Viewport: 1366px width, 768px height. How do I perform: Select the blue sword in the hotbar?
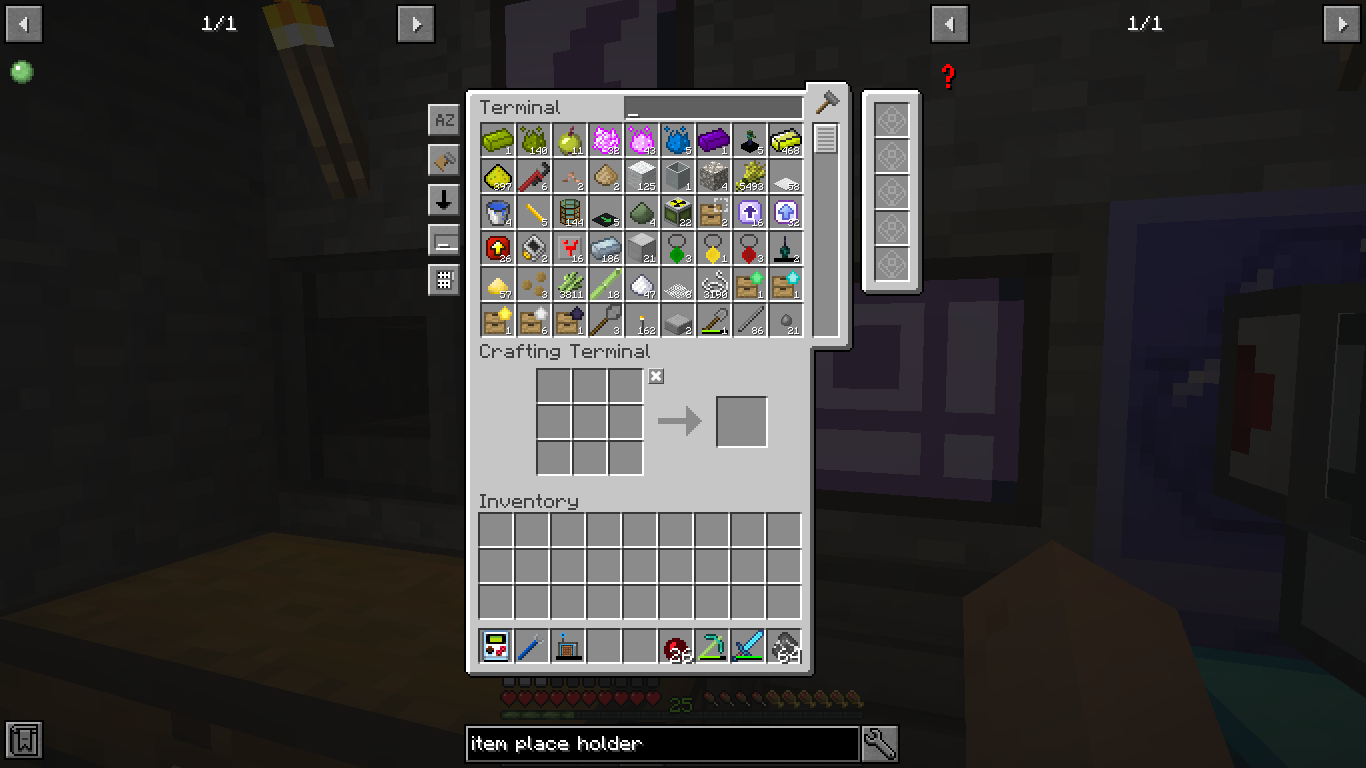coord(749,648)
